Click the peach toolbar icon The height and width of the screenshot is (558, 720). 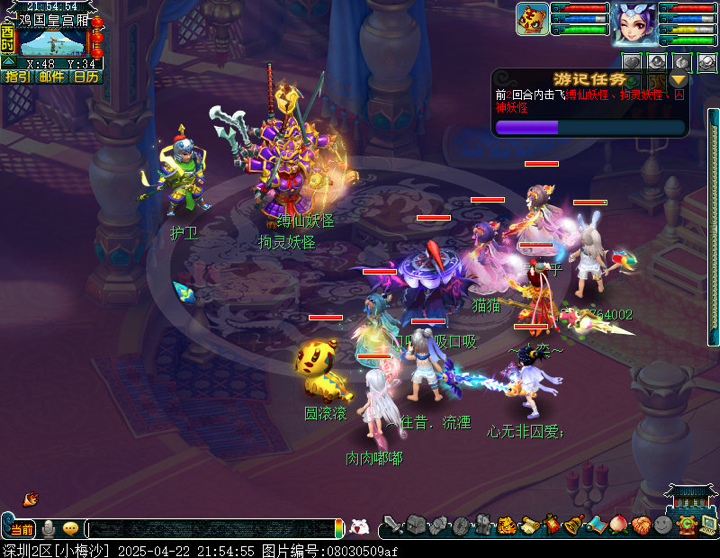click(620, 525)
